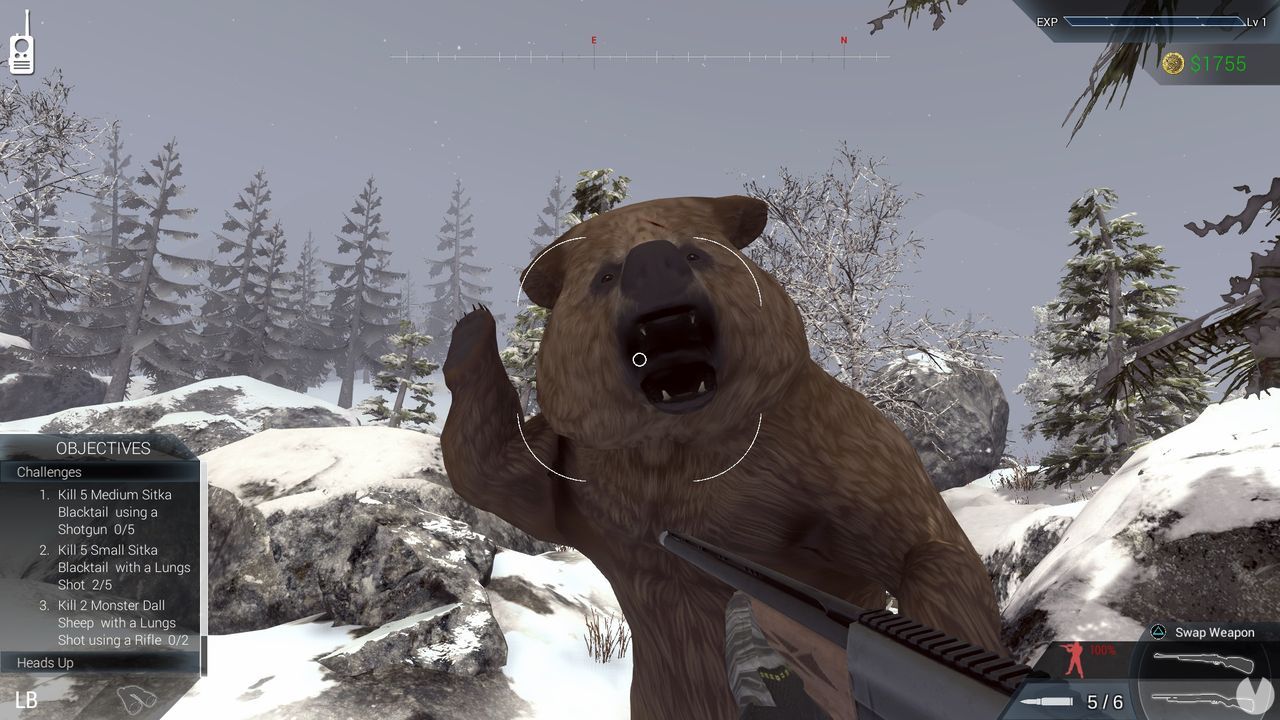Expand the Heads Up section
This screenshot has height=720, width=1280.
point(45,662)
